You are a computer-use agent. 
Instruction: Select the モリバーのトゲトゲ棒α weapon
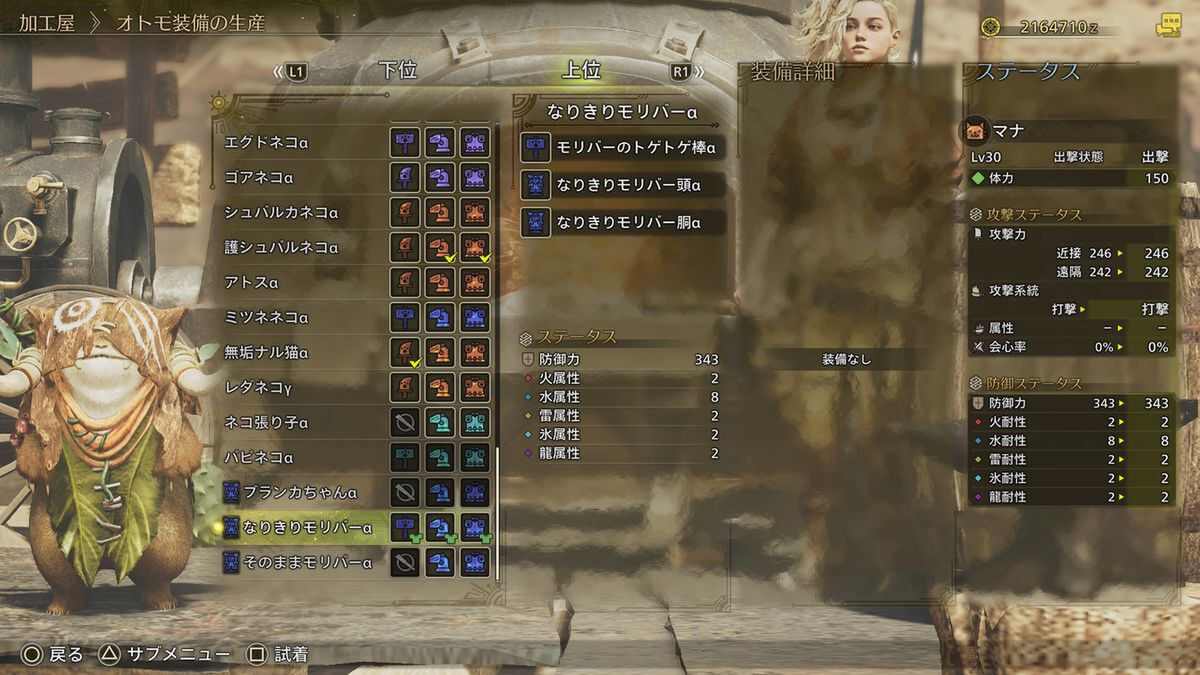click(x=620, y=148)
